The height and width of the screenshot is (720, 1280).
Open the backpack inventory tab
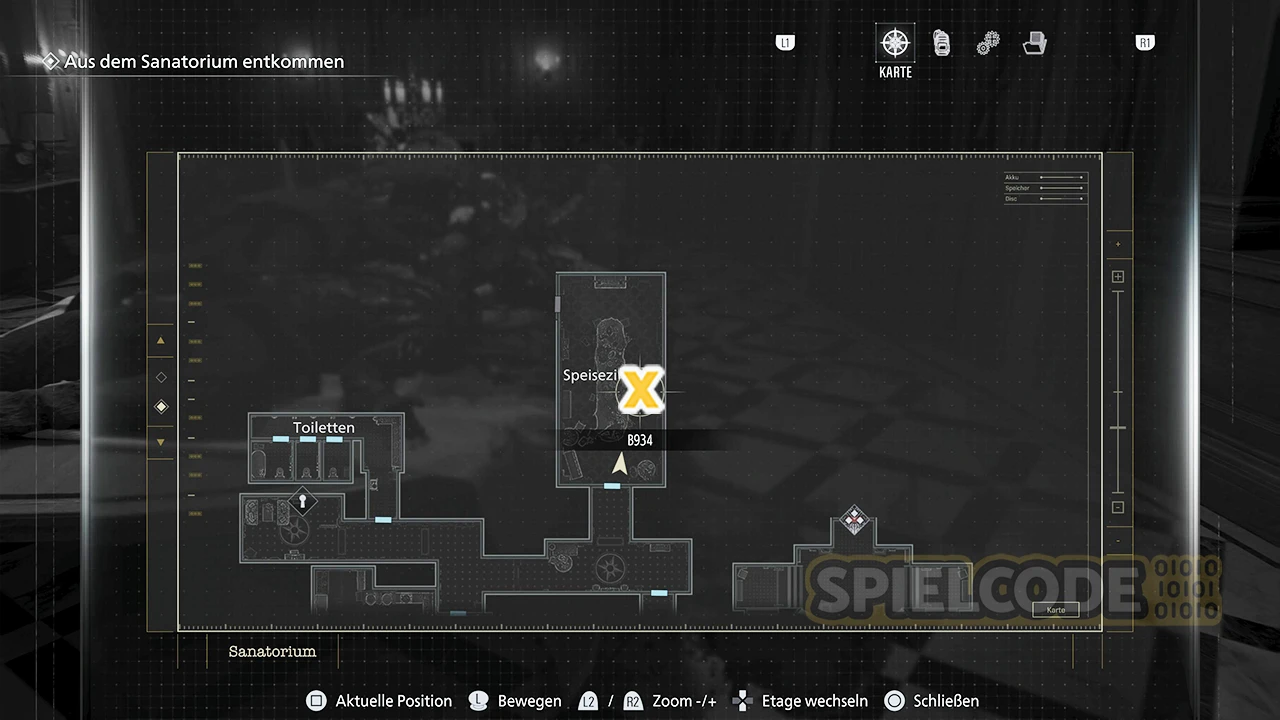tap(941, 43)
